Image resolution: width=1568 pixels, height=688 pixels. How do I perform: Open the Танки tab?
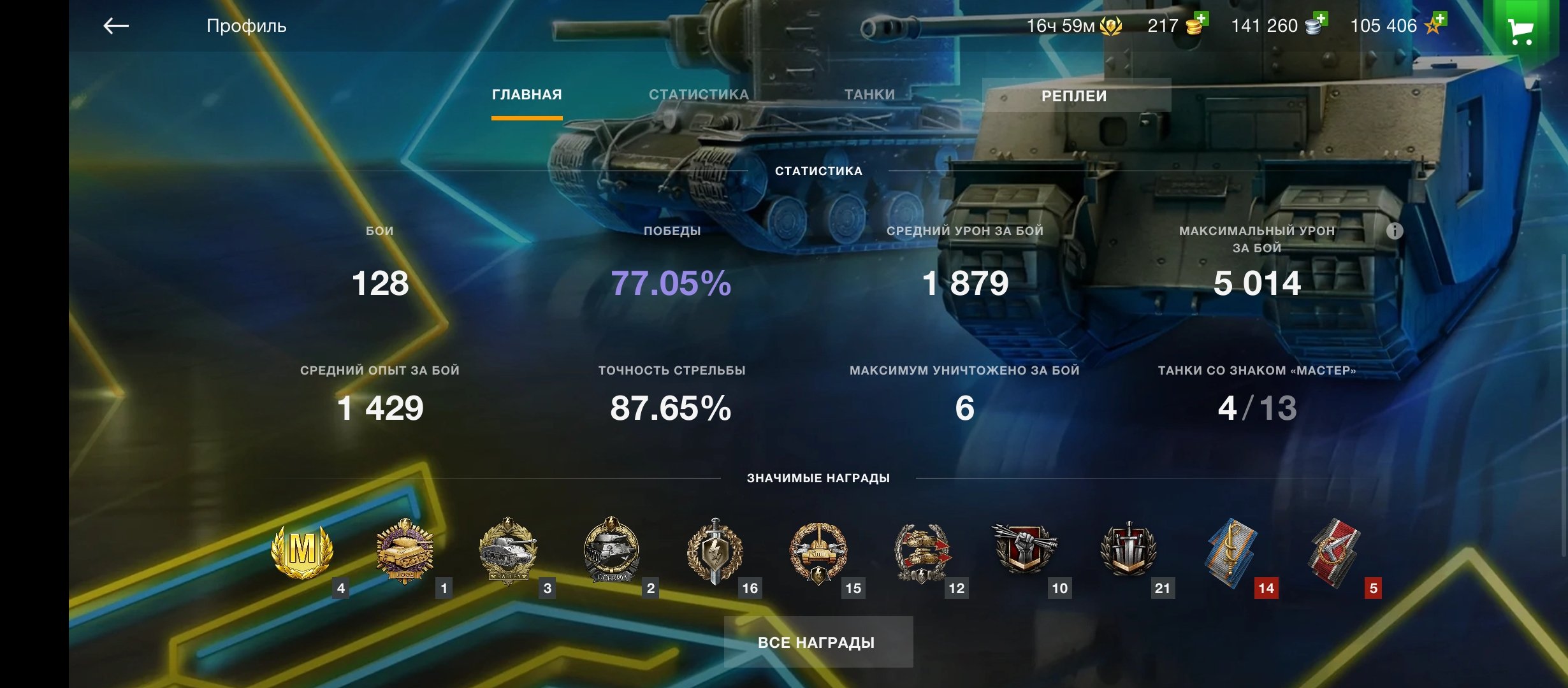pyautogui.click(x=869, y=95)
